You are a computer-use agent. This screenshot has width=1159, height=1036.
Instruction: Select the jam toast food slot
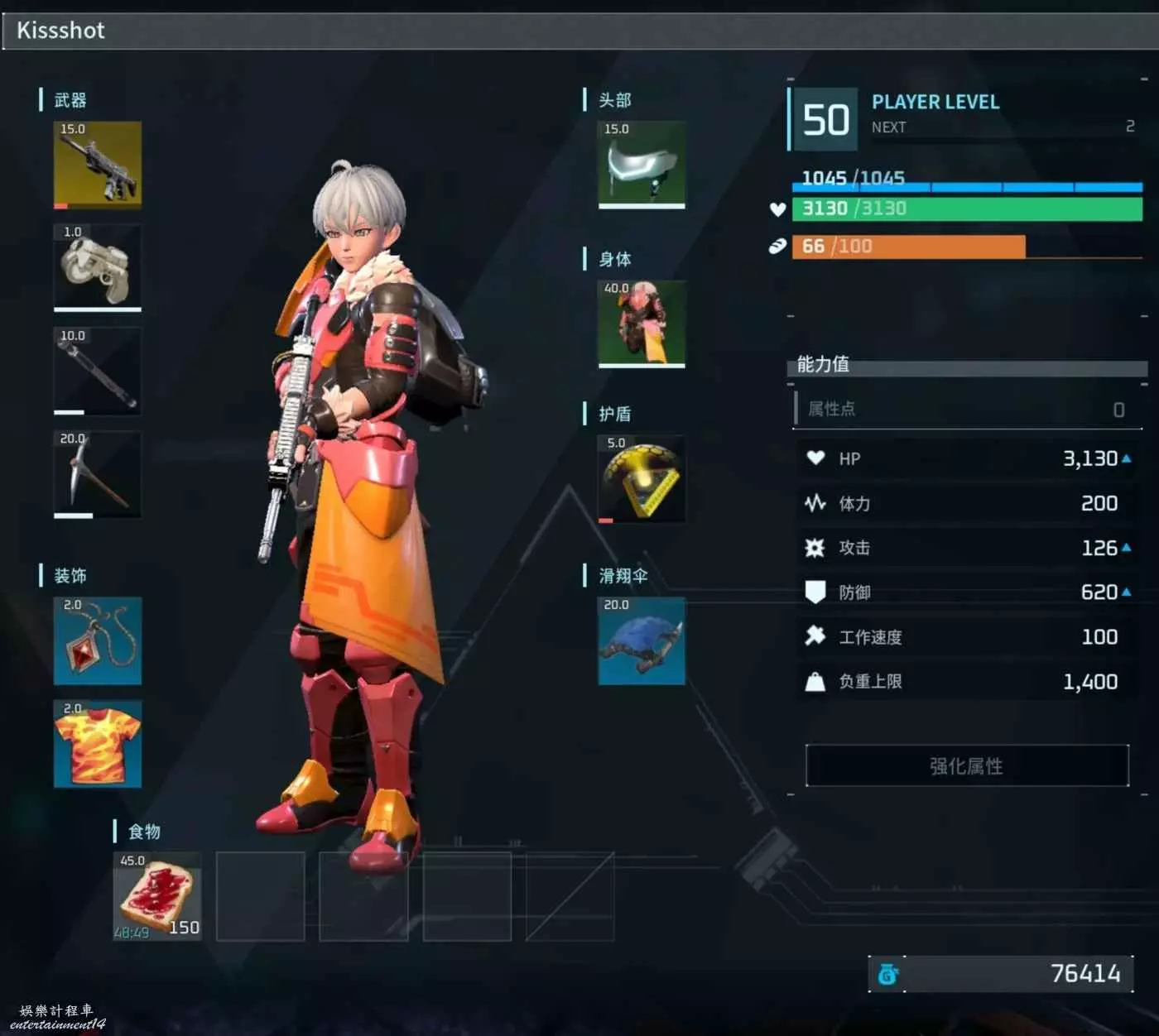pos(157,897)
